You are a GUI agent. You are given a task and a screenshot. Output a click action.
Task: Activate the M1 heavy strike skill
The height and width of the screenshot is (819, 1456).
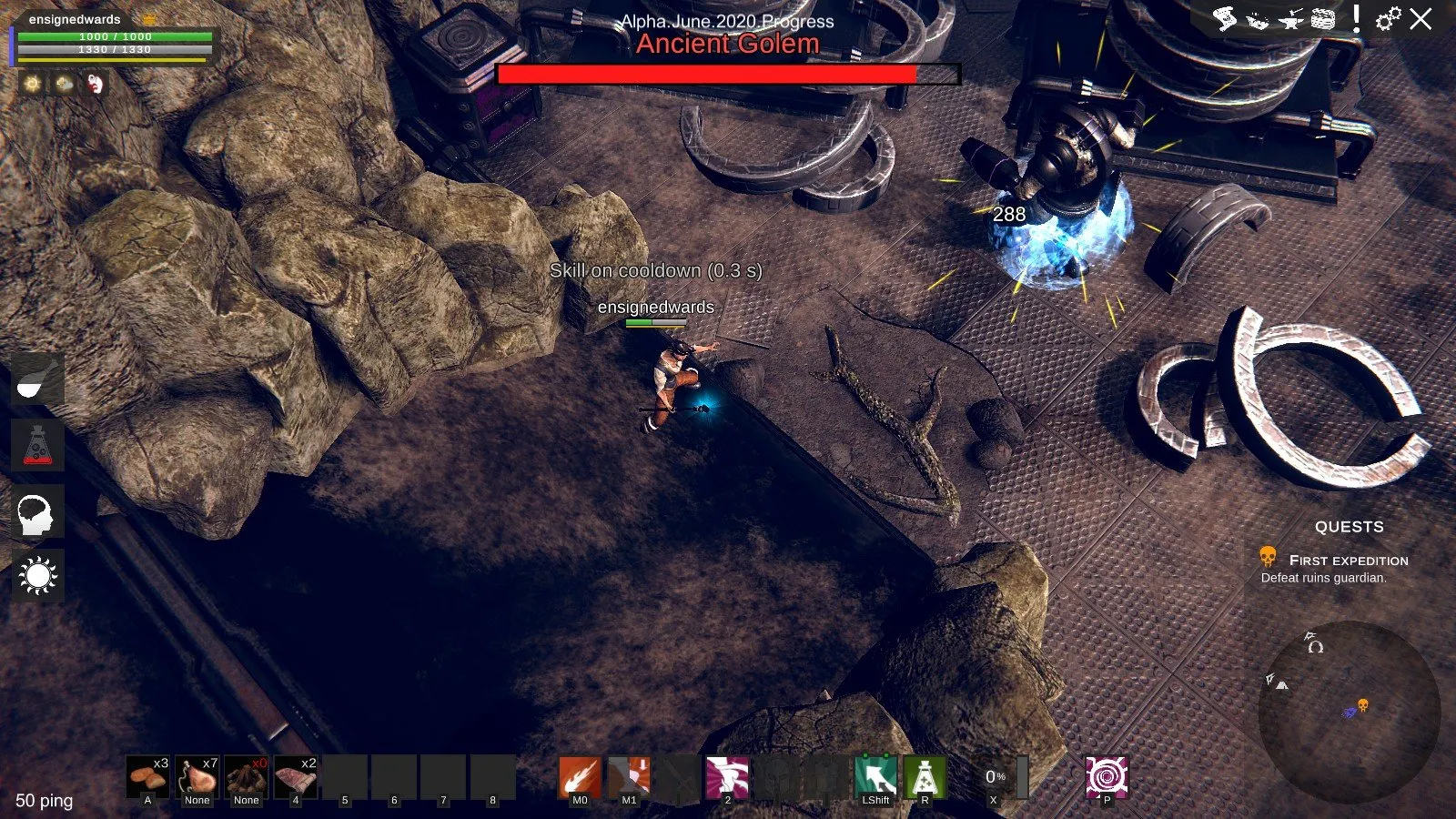tap(629, 777)
